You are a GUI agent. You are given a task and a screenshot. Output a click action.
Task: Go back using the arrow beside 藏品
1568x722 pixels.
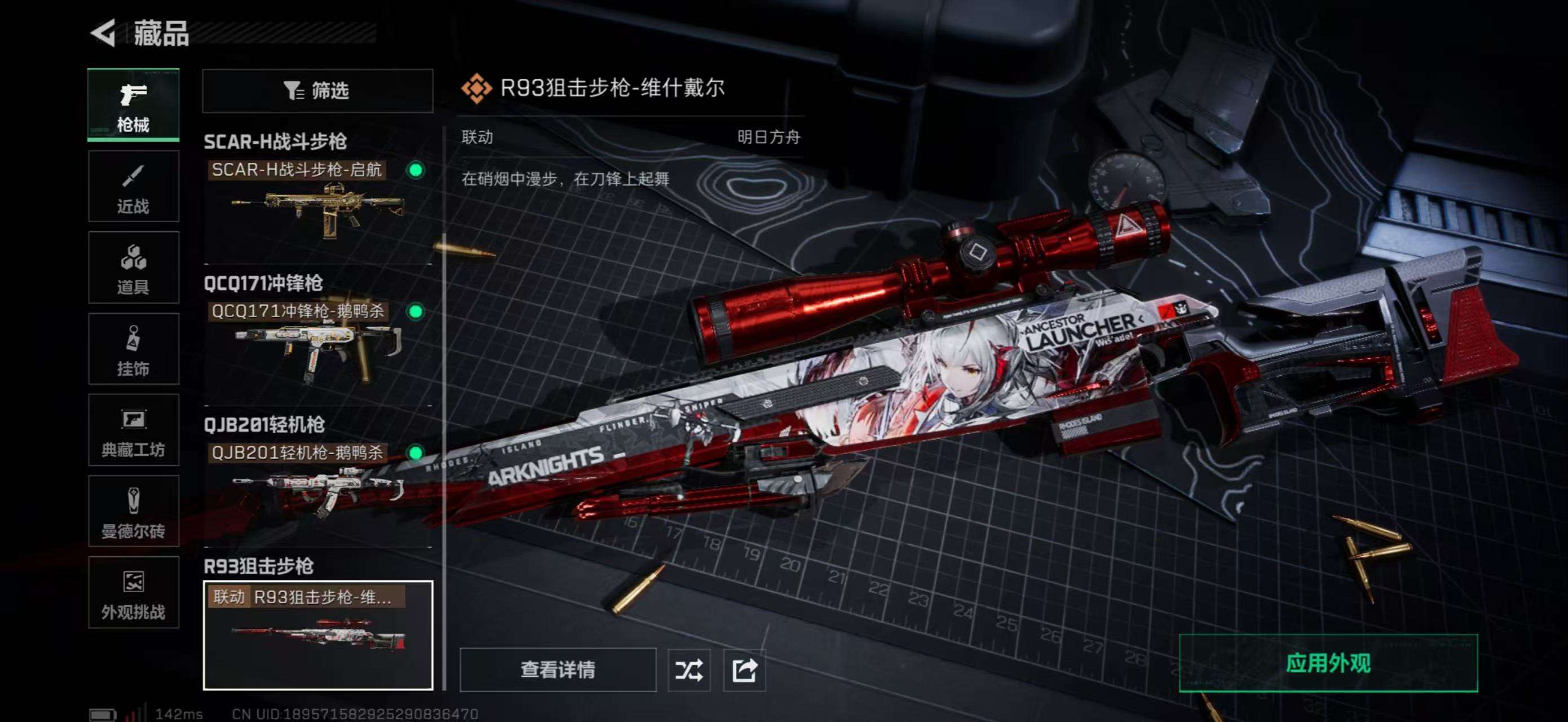coord(104,33)
